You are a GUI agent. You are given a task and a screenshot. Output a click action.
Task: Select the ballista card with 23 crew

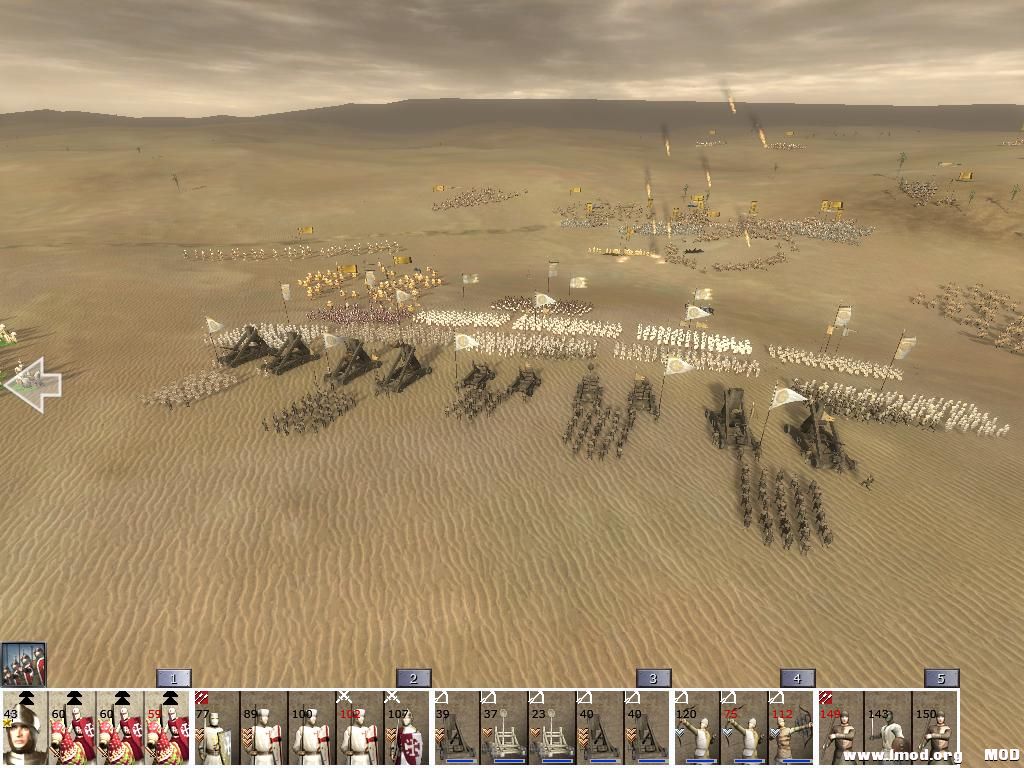(x=552, y=728)
